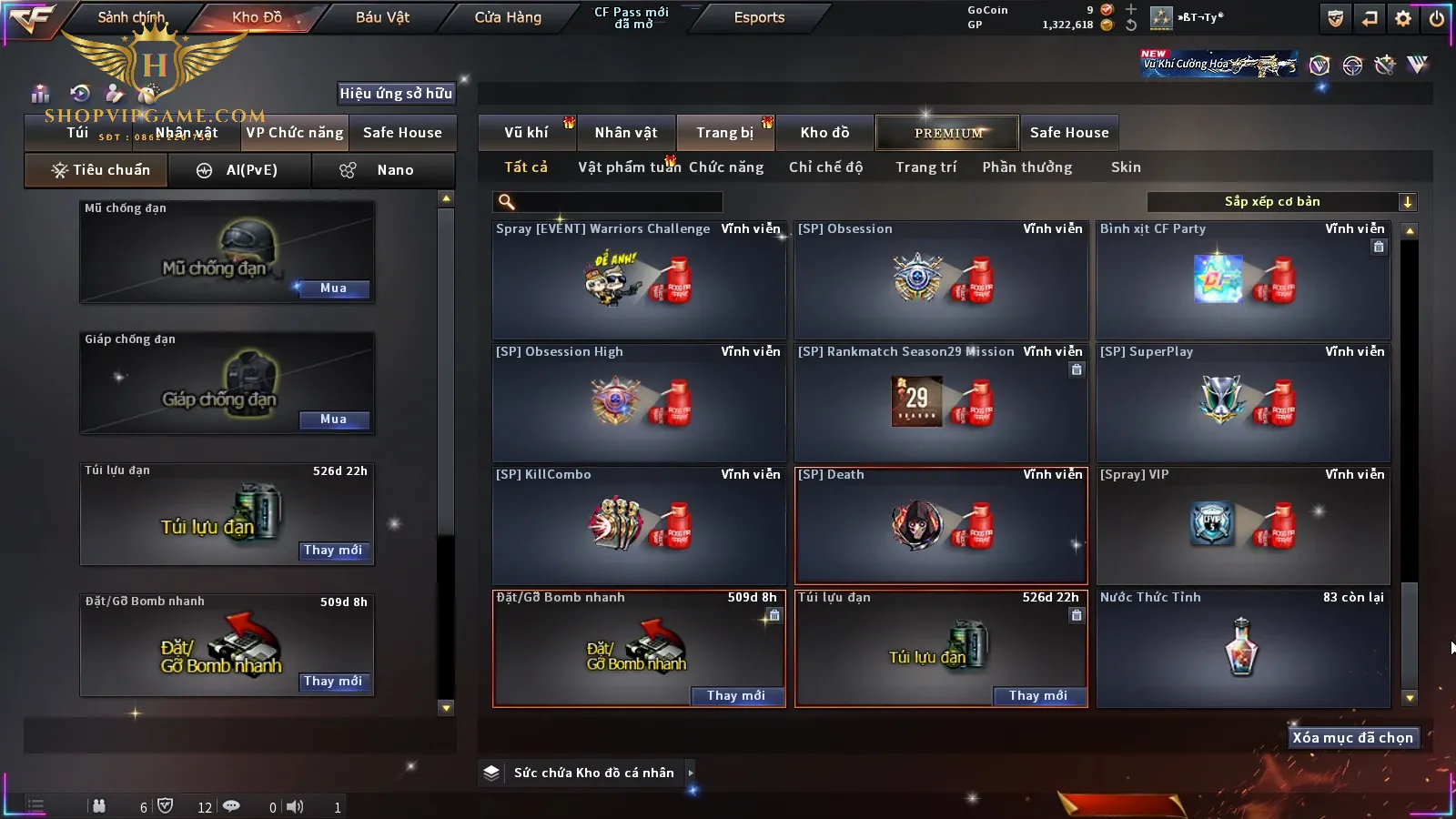Switch to the Vũ khí tab
The height and width of the screenshot is (819, 1456).
526,133
